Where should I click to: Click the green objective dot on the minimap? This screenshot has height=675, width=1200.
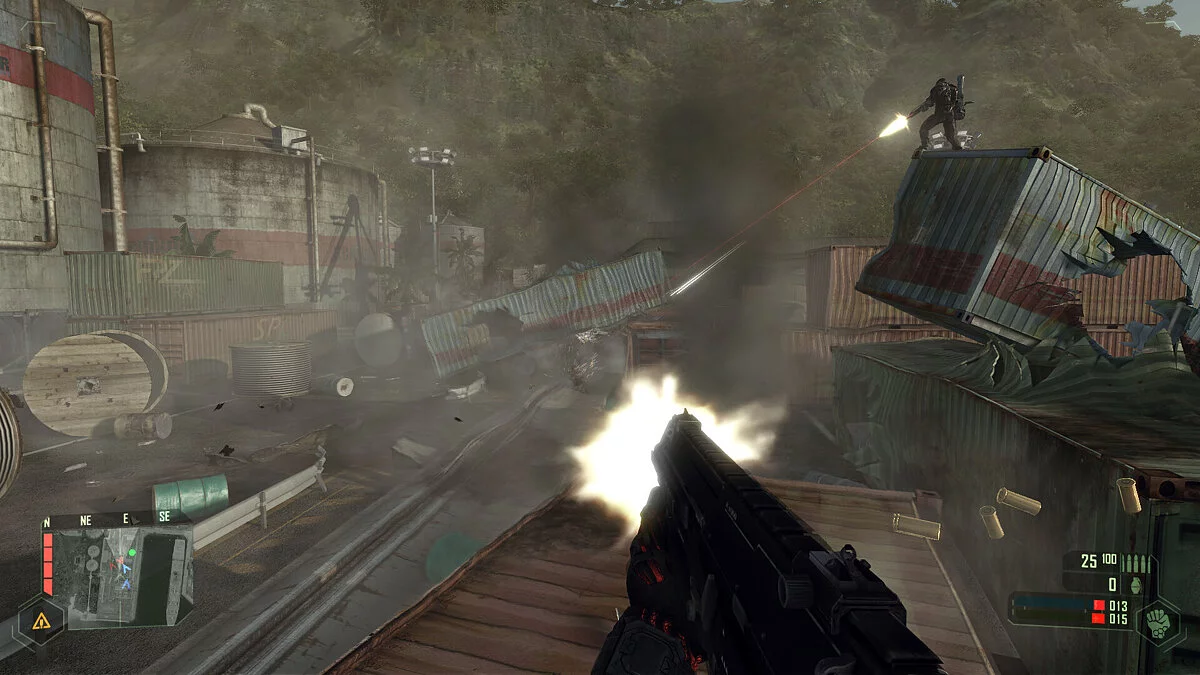pyautogui.click(x=132, y=551)
